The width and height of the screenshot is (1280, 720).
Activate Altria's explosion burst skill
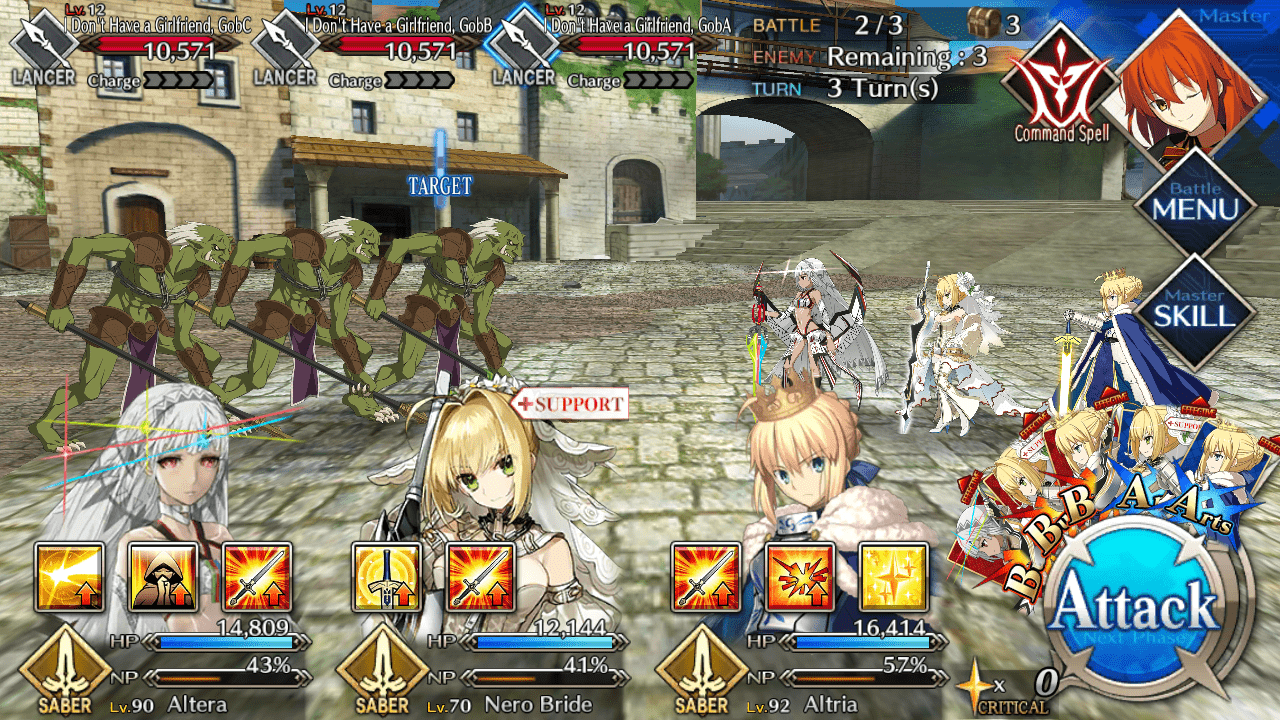click(800, 577)
